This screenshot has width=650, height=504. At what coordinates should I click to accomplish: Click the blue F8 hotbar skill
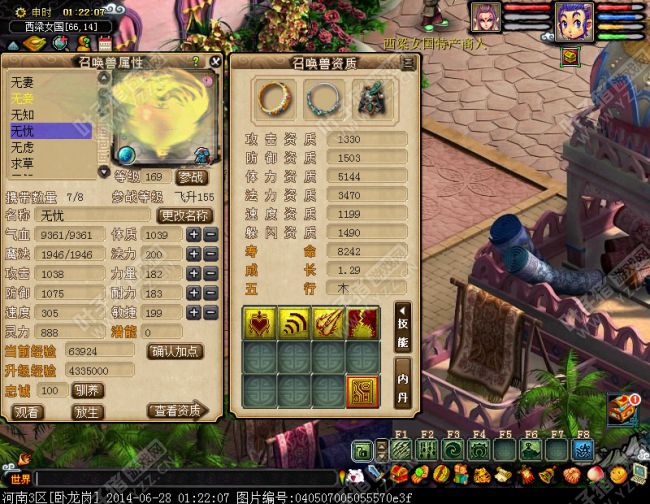pyautogui.click(x=583, y=450)
